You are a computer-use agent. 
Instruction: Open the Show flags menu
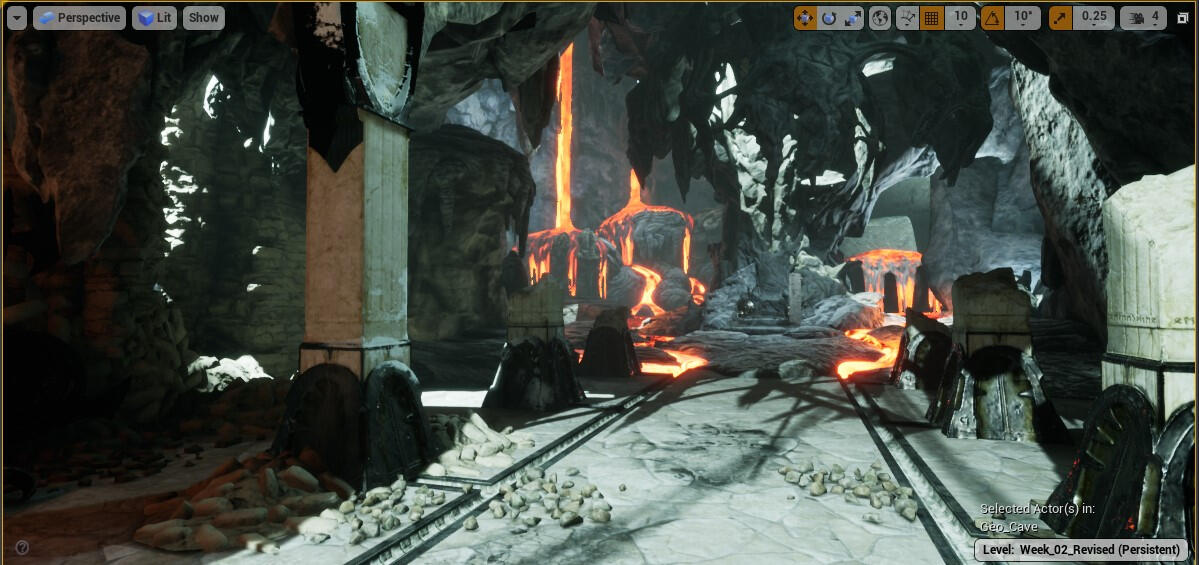tap(204, 17)
